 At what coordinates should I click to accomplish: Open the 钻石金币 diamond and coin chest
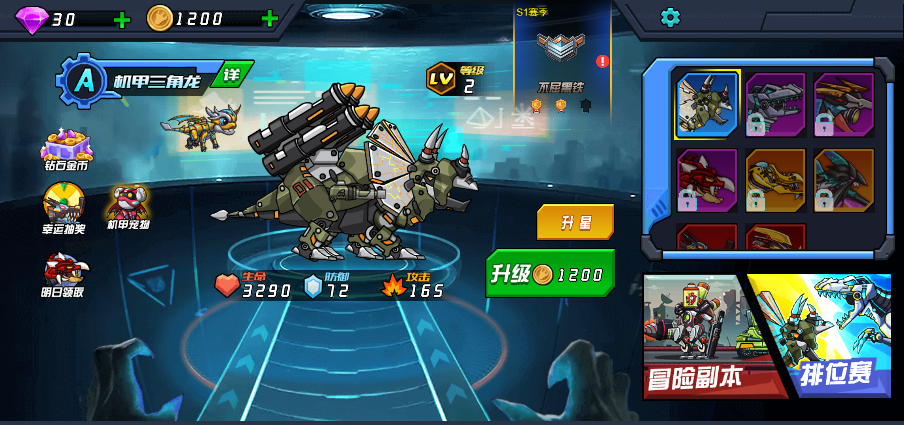pyautogui.click(x=66, y=151)
